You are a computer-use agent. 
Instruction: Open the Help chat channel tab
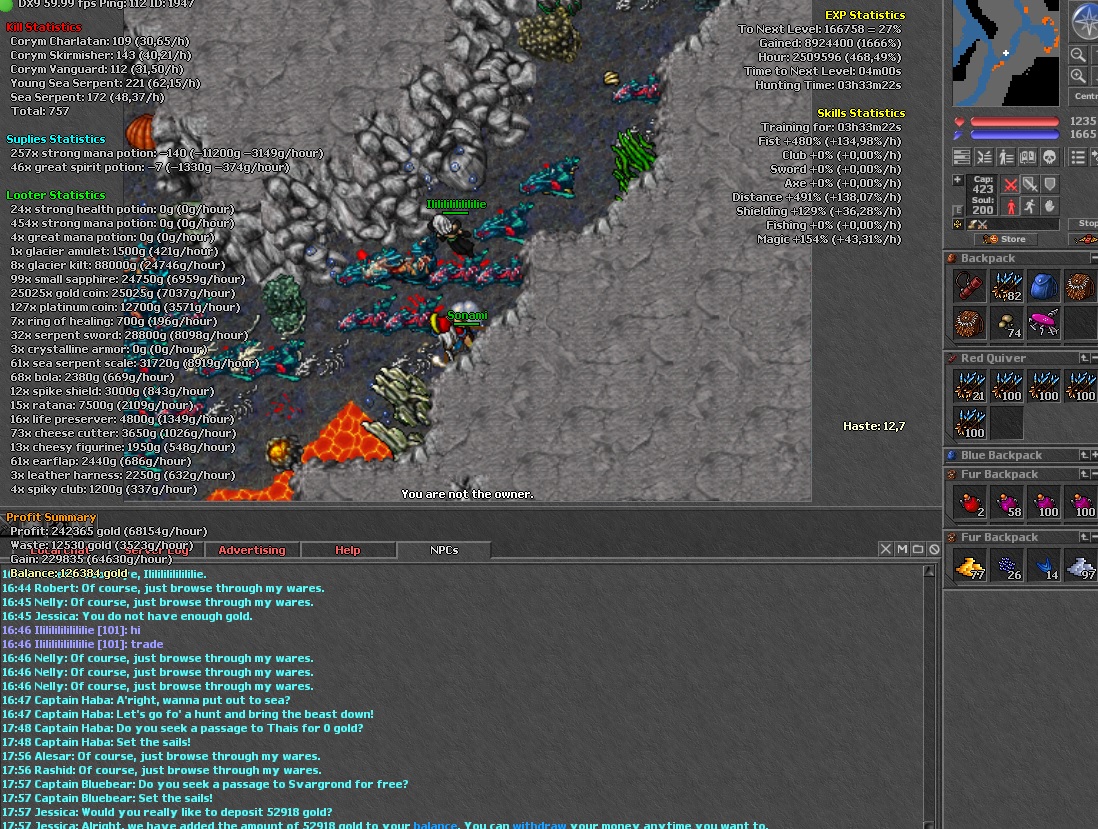347,550
